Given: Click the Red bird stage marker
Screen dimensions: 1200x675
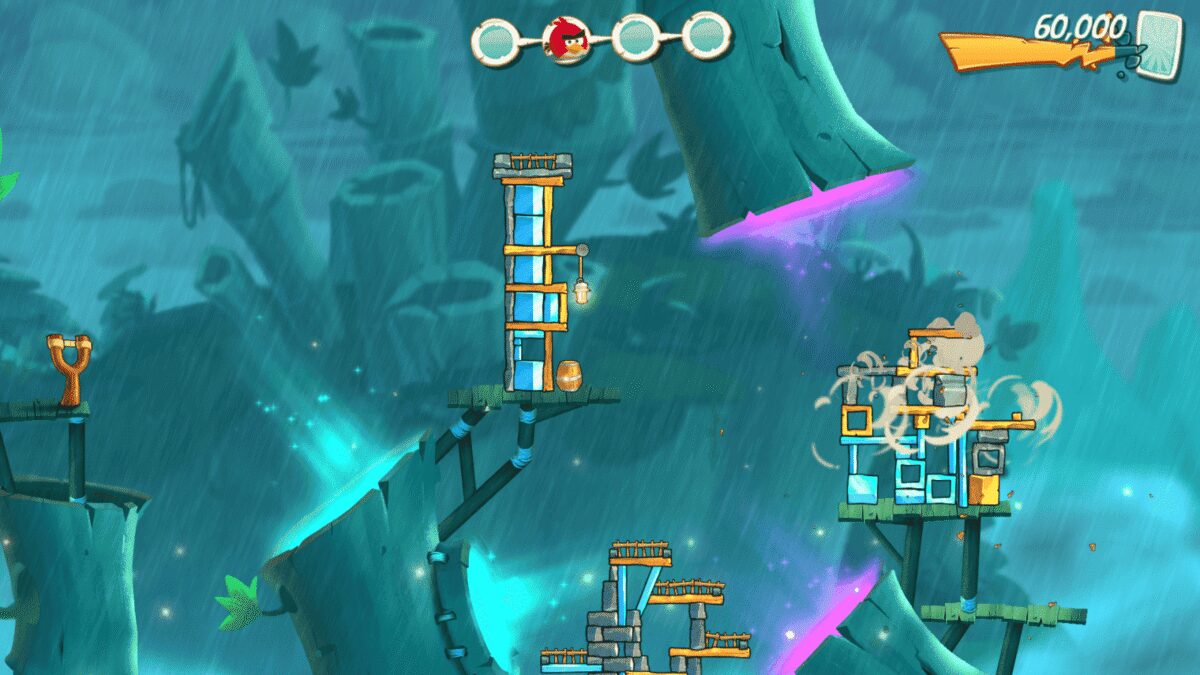Looking at the screenshot, I should click(565, 39).
